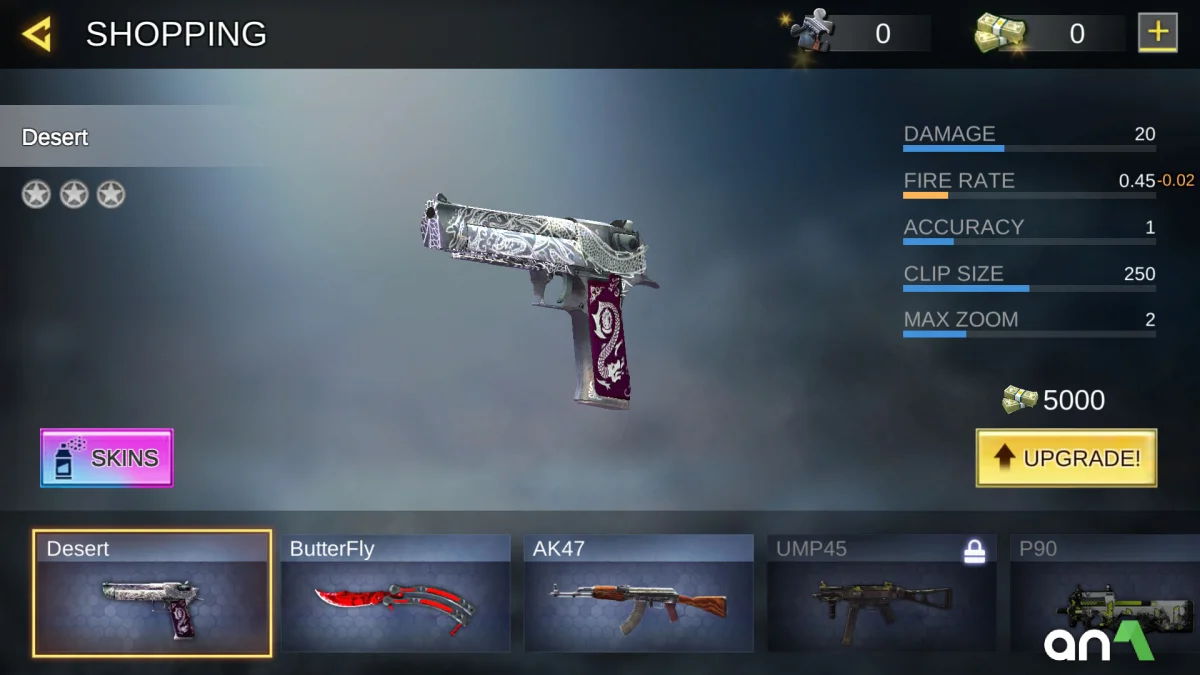The image size is (1200, 675).
Task: Select the AK47 rifle card
Action: [x=638, y=594]
